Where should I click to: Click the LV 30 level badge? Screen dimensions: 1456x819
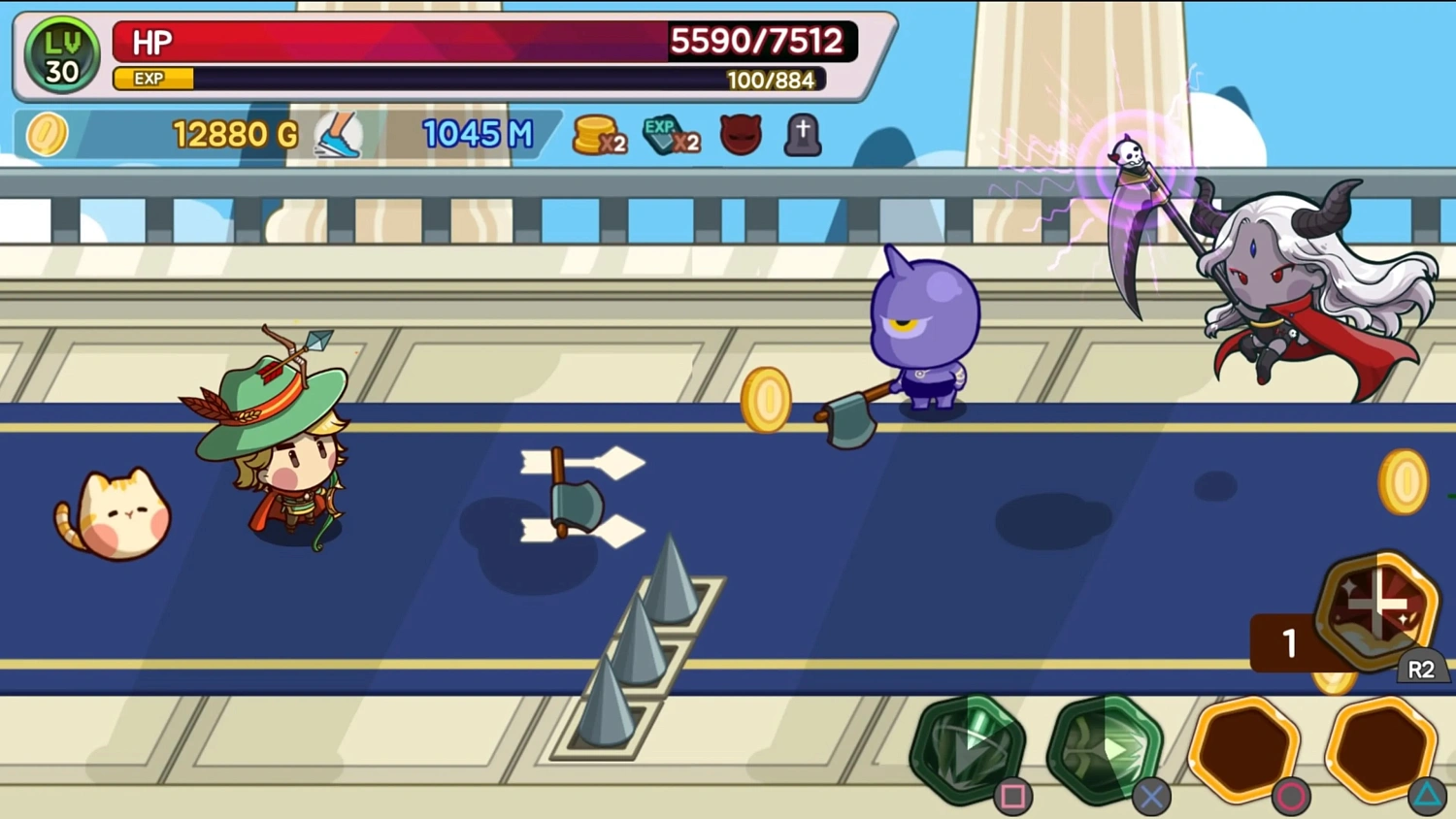[60, 53]
